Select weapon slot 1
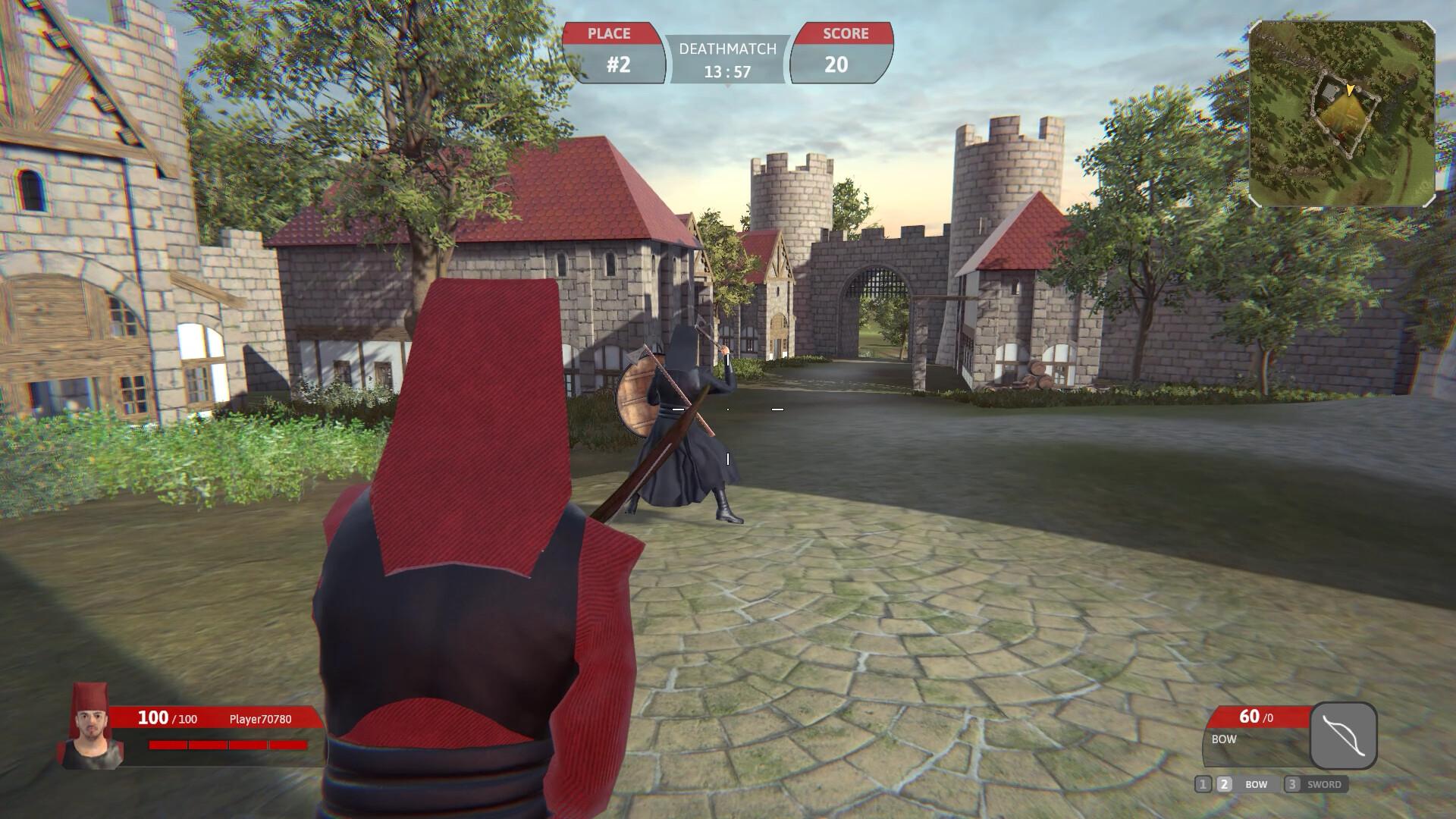The width and height of the screenshot is (1456, 819). click(1203, 785)
